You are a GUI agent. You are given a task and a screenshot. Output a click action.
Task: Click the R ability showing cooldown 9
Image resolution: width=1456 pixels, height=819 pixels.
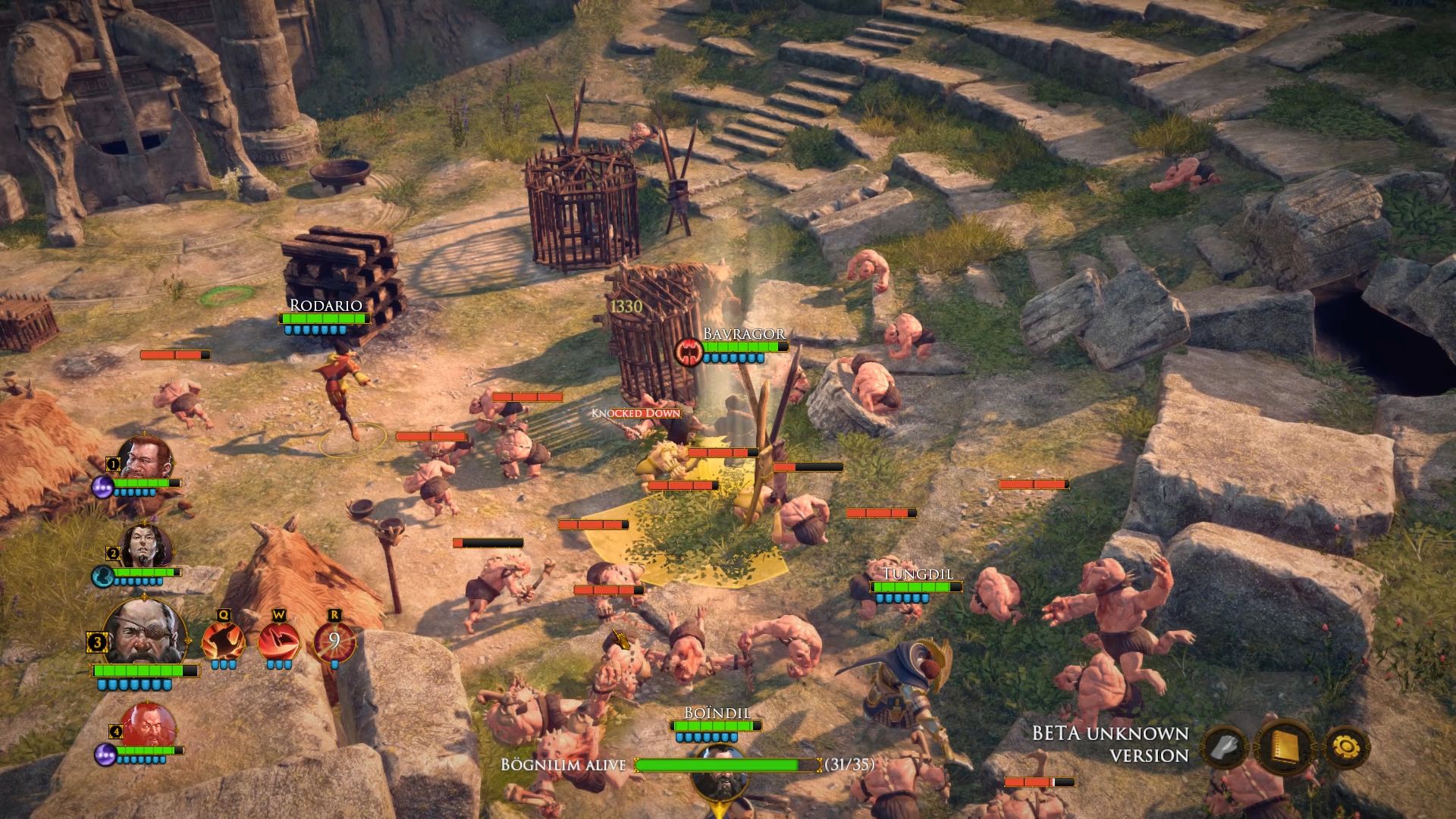pos(334,641)
